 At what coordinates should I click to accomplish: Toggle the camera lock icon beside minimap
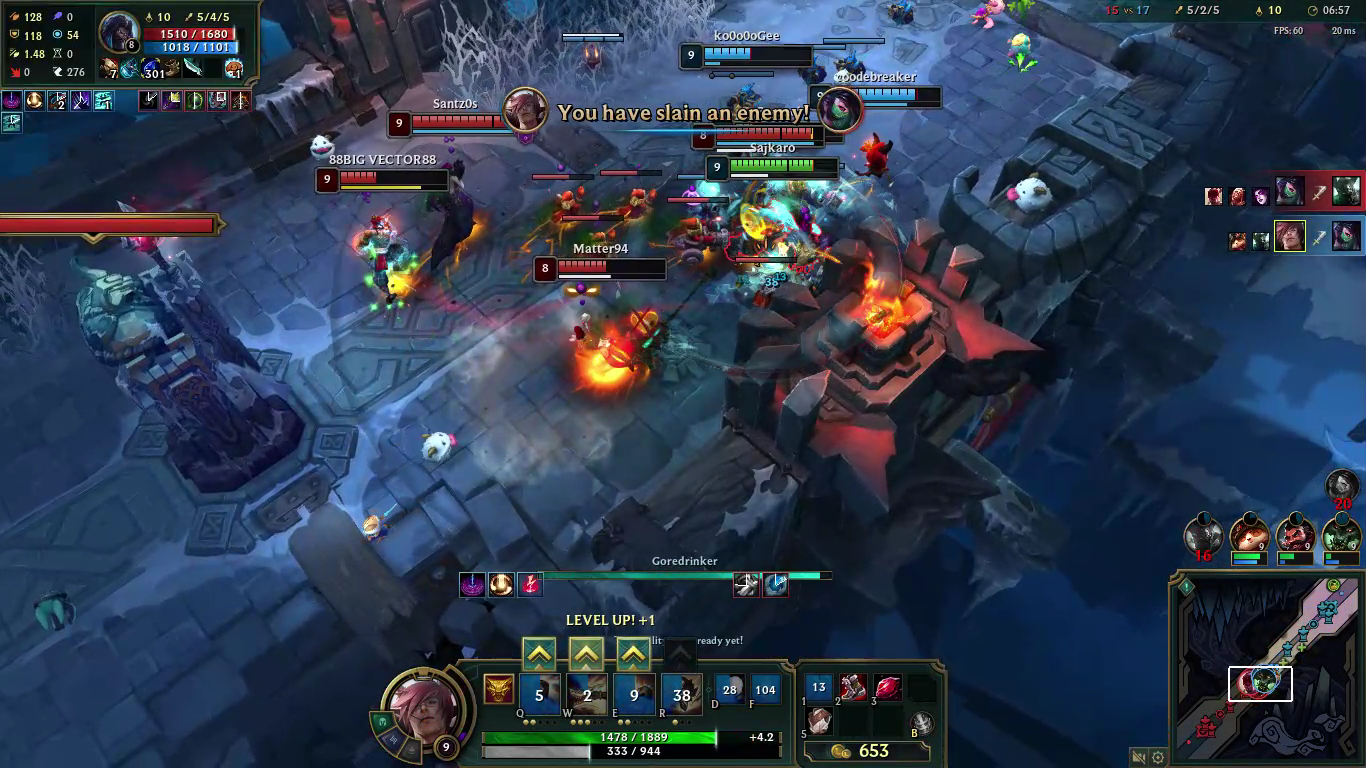click(1138, 757)
